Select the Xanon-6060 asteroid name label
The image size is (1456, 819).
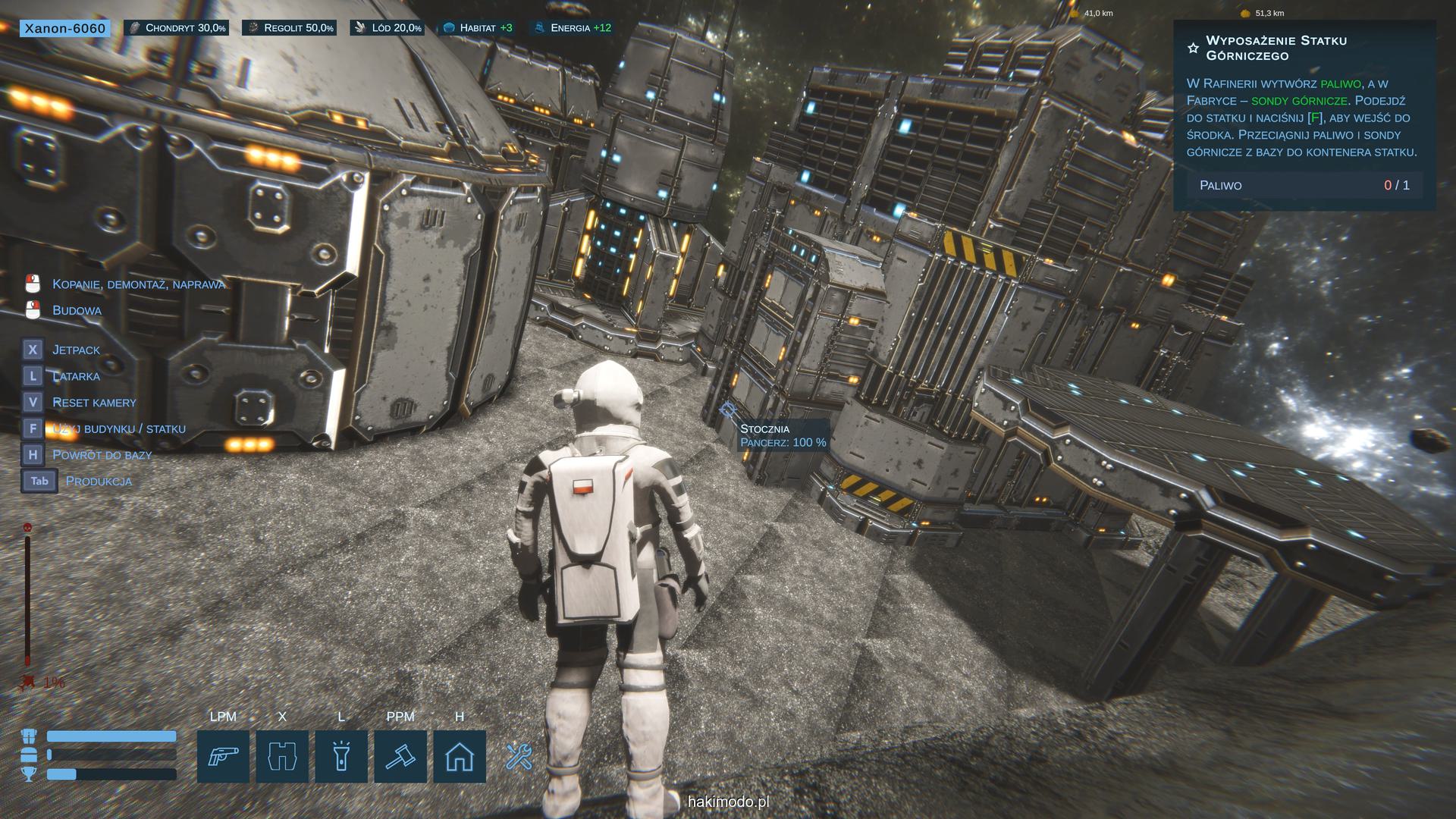tap(64, 29)
